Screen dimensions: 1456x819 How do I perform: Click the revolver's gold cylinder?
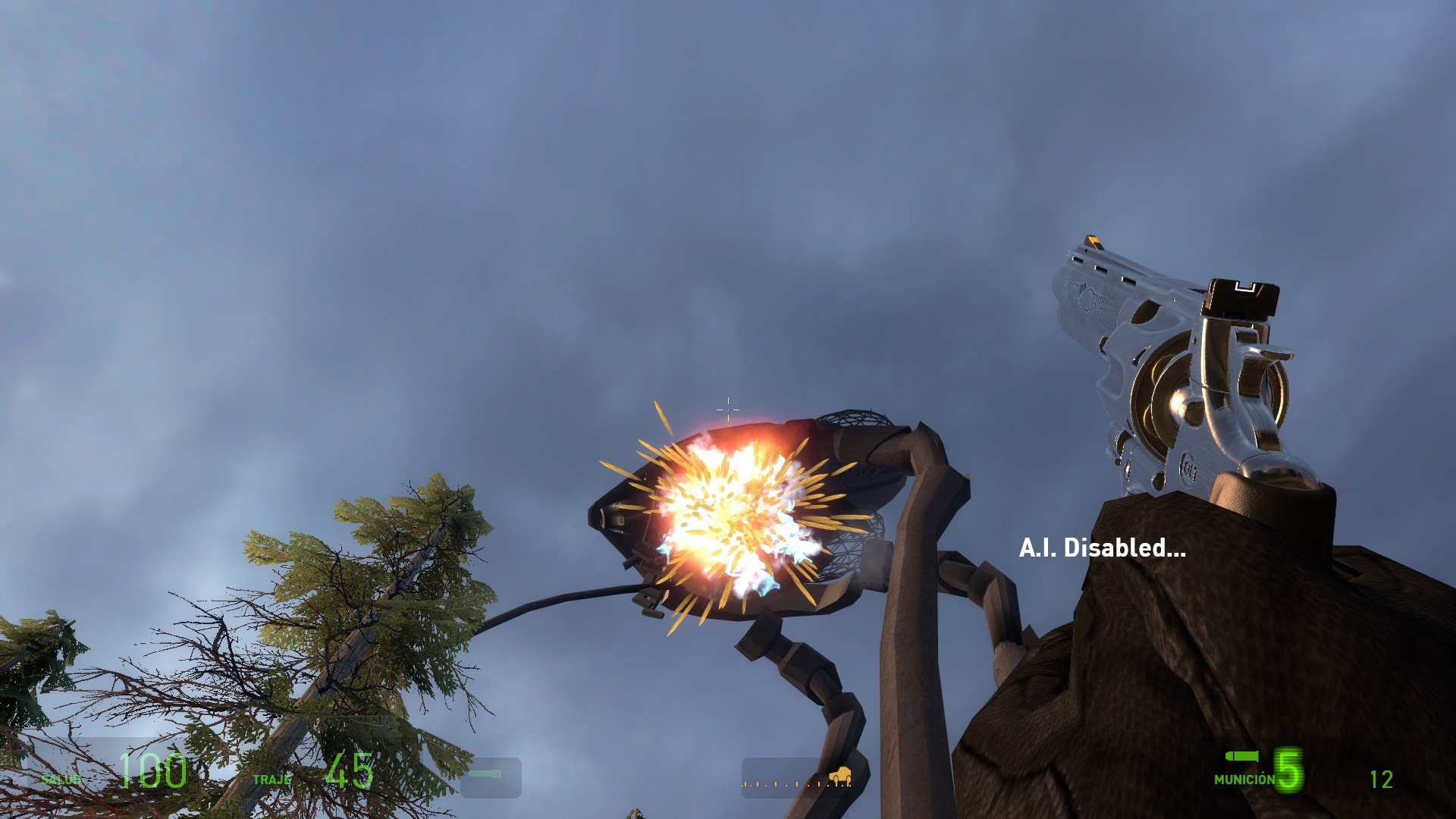coord(1168,394)
